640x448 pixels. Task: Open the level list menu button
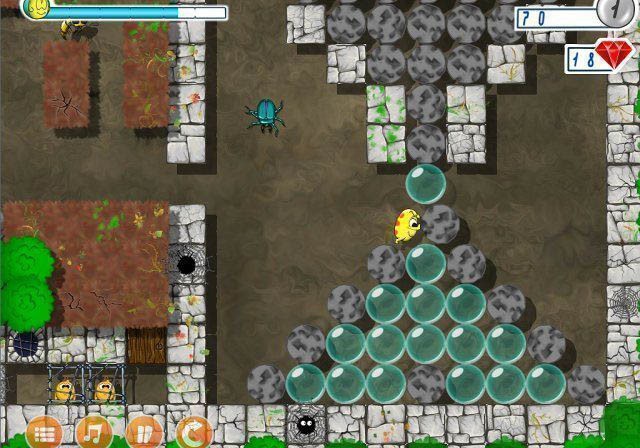click(43, 433)
